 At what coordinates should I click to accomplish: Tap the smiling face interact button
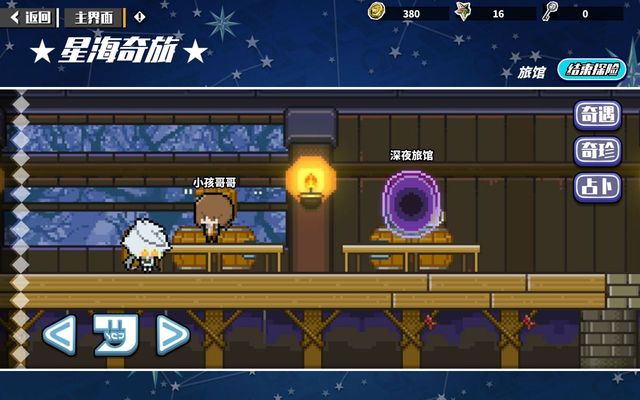pos(115,334)
